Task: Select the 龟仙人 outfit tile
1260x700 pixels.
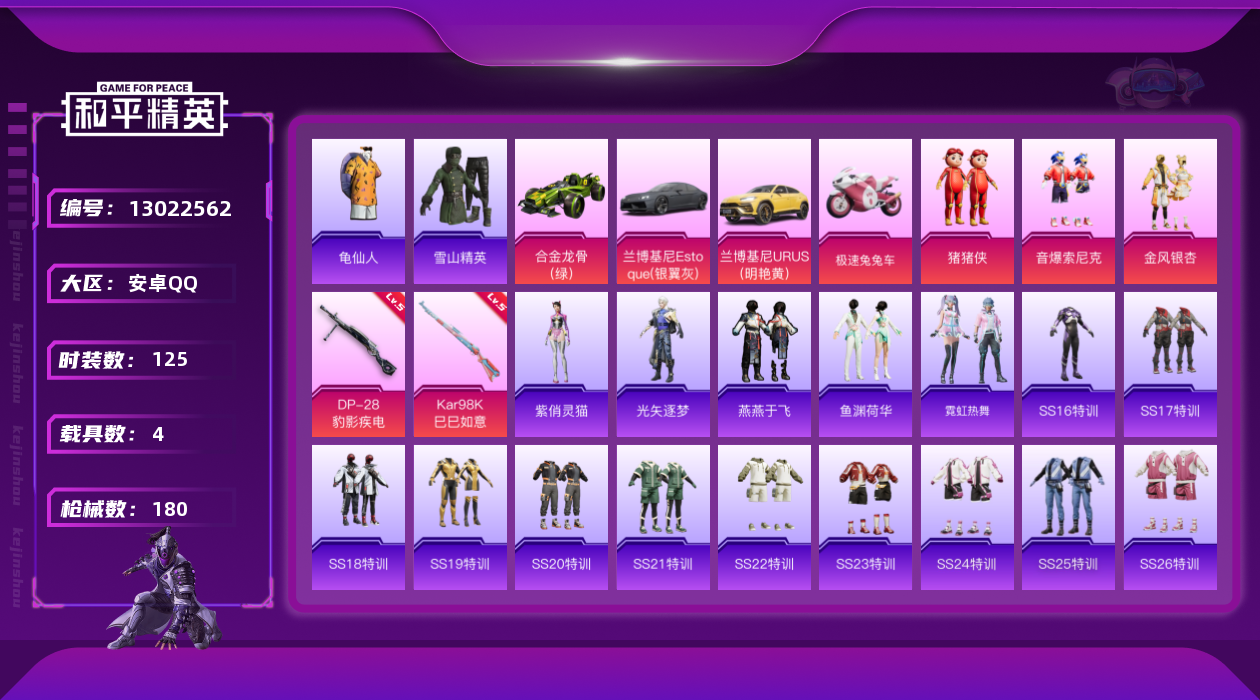Action: click(x=358, y=210)
